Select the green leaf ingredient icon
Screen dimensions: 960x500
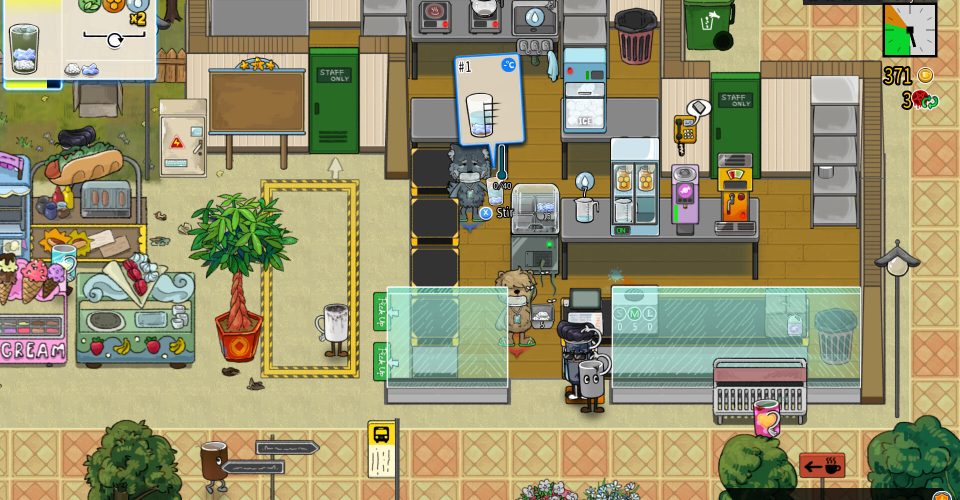(90, 4)
